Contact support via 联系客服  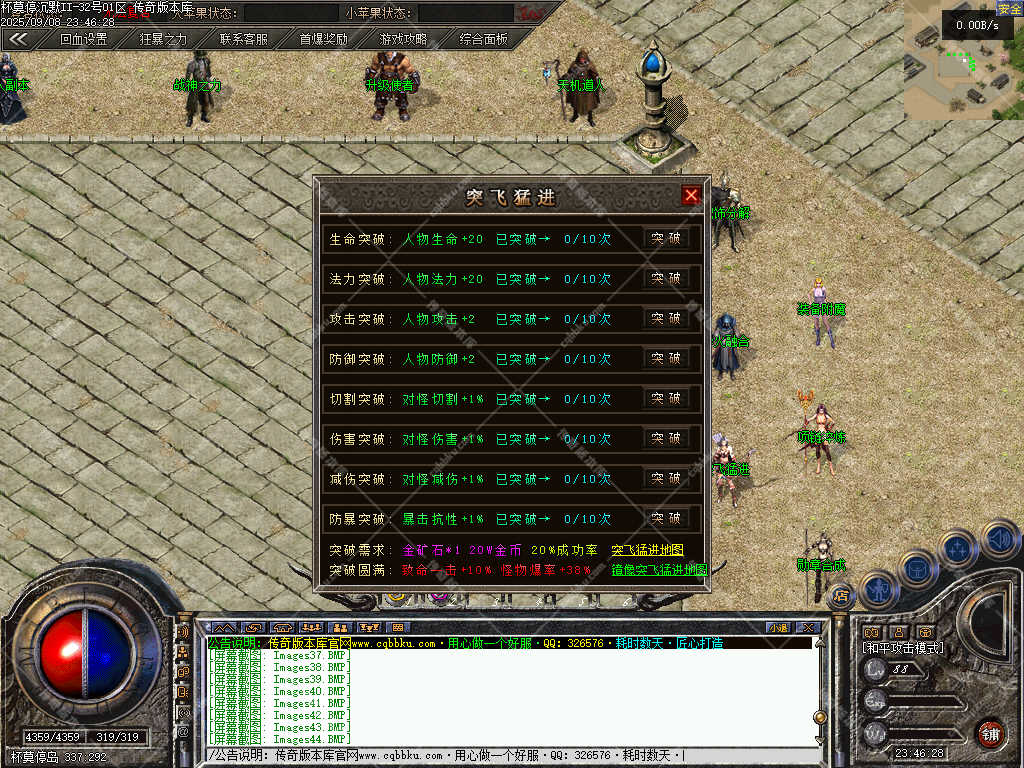point(244,40)
